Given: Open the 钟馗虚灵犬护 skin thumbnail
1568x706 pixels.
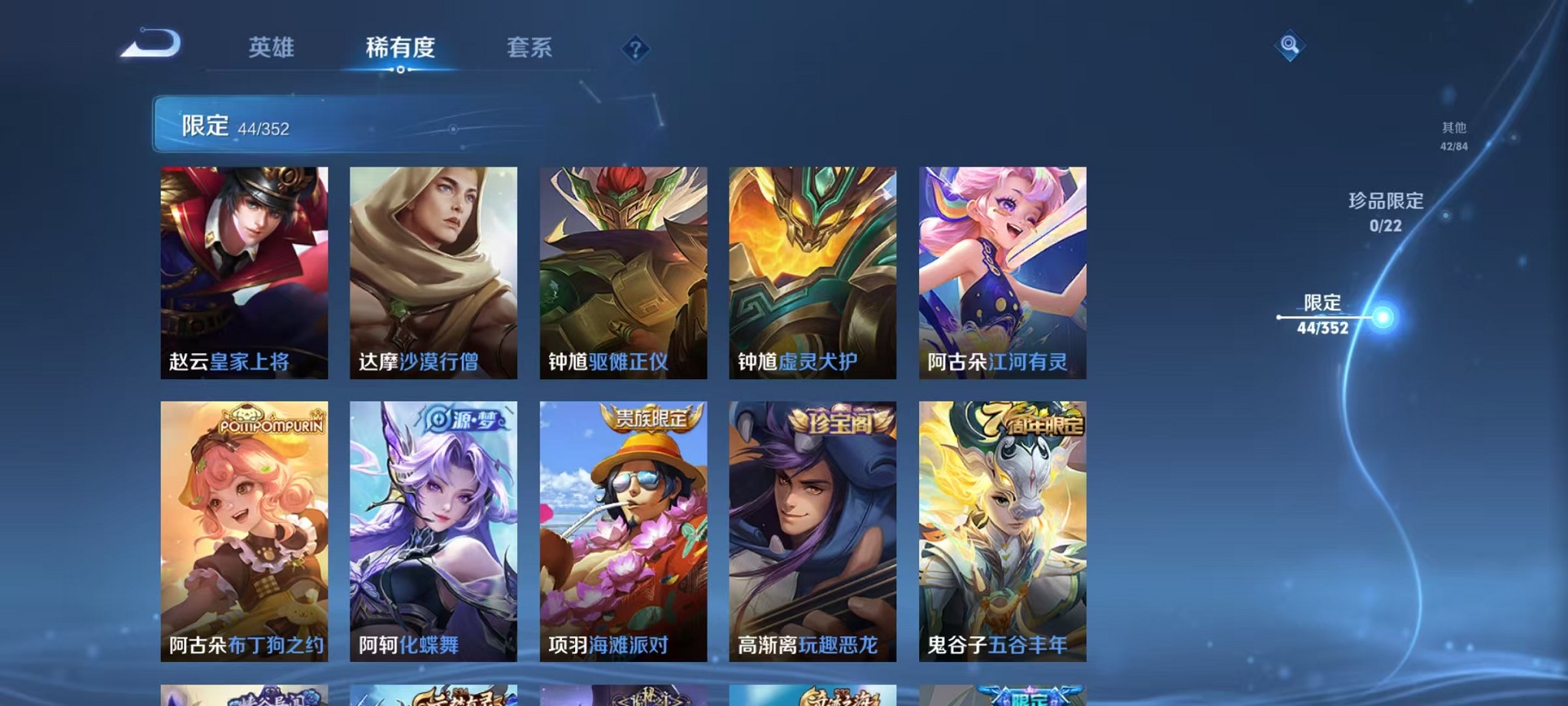Looking at the screenshot, I should pos(812,273).
